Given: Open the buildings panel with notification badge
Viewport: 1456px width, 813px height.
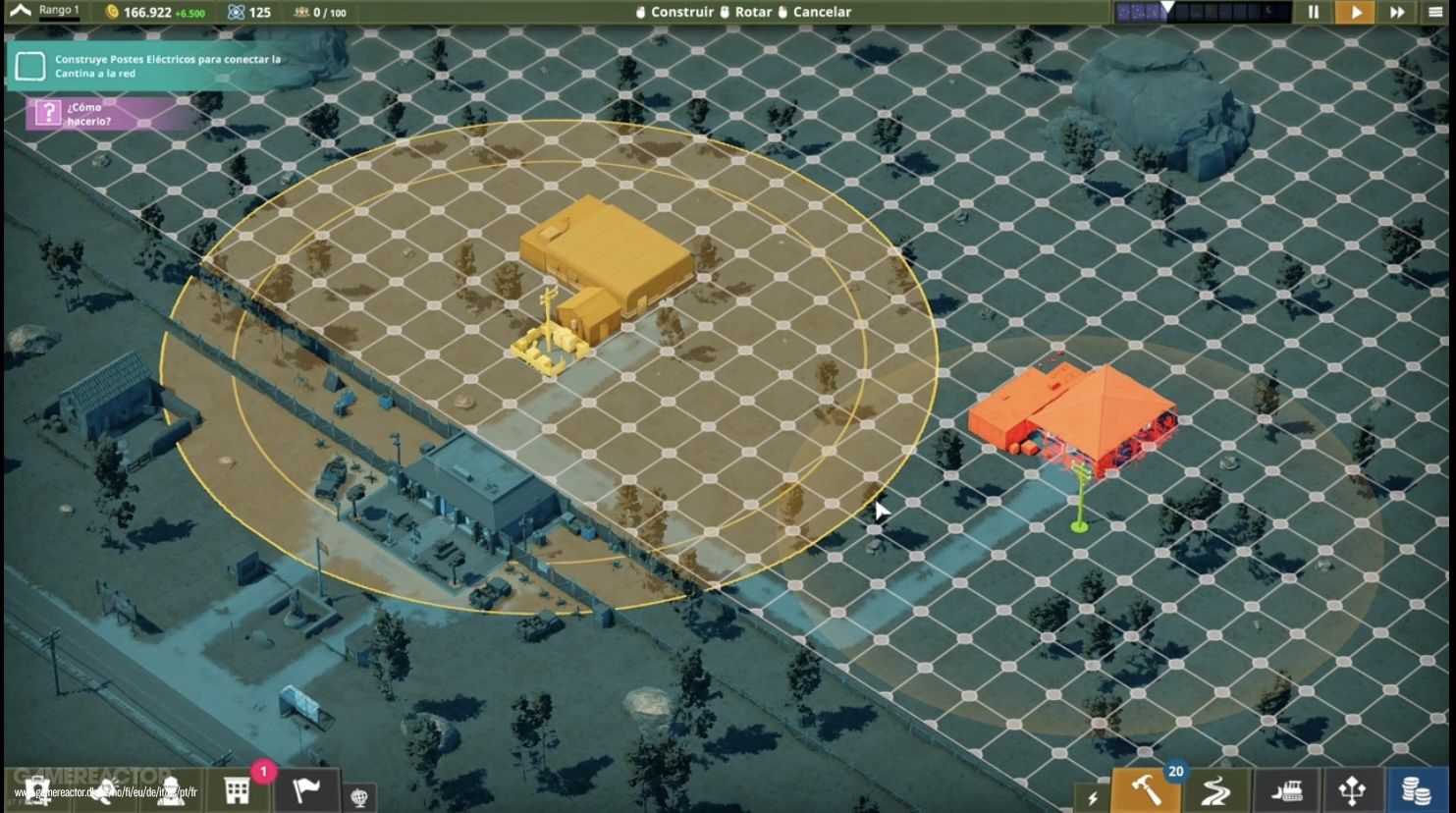Looking at the screenshot, I should coord(236,791).
